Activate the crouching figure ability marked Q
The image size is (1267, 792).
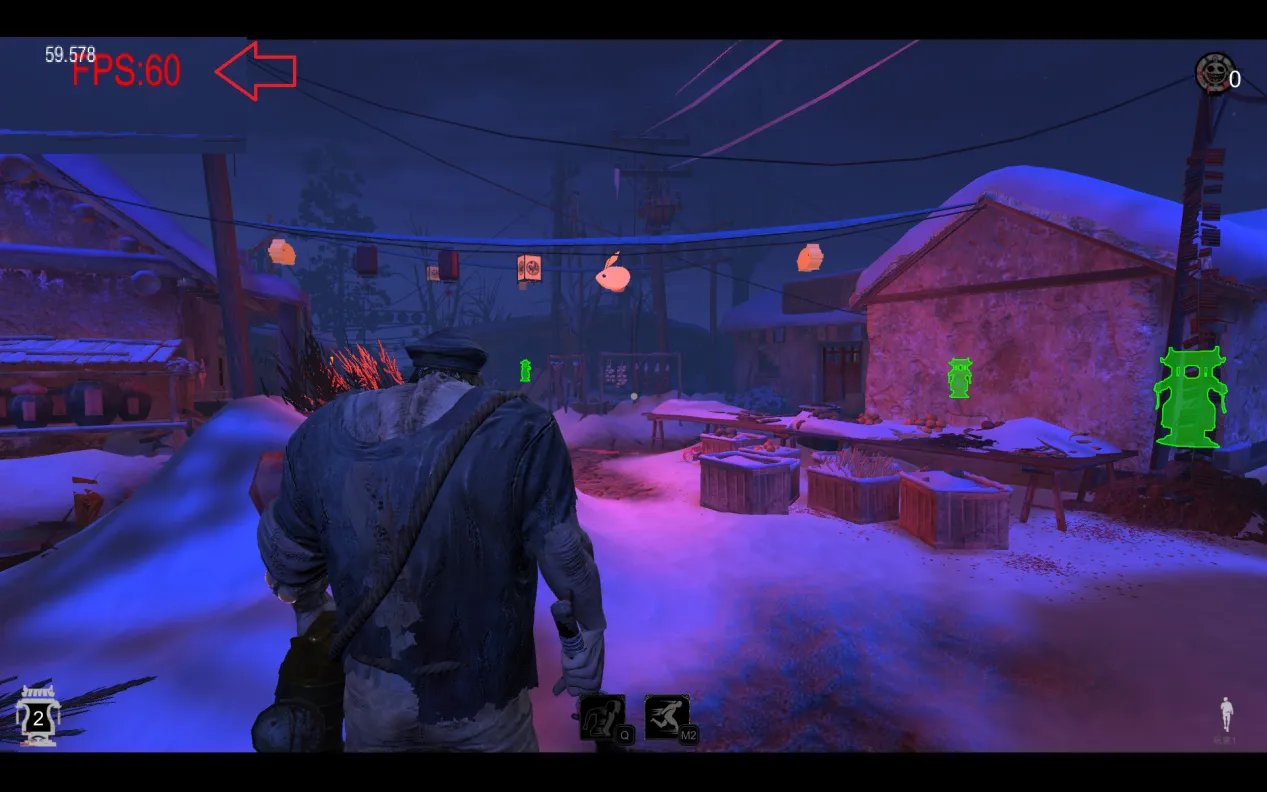pyautogui.click(x=603, y=717)
